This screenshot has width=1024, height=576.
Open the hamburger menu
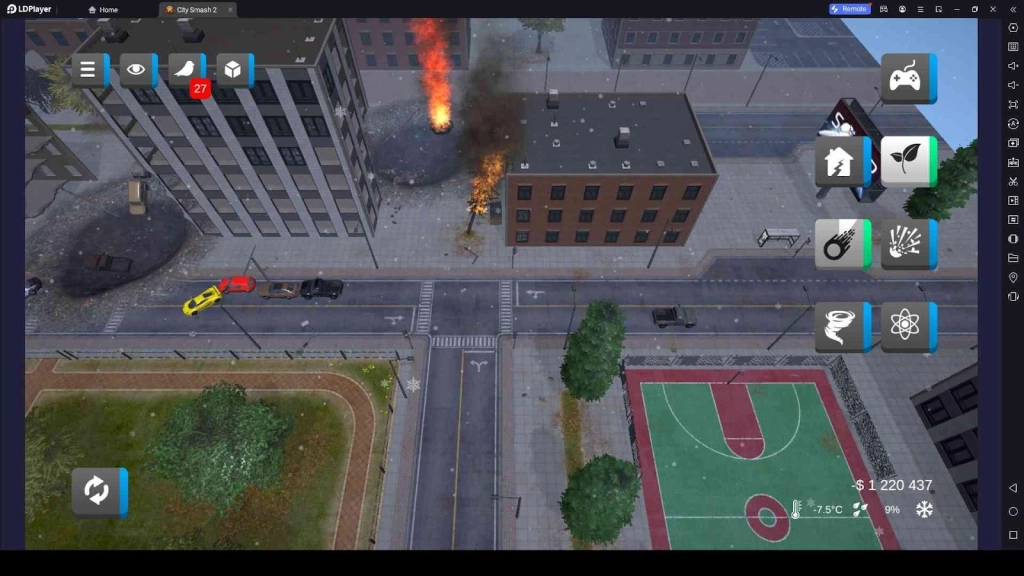[88, 70]
